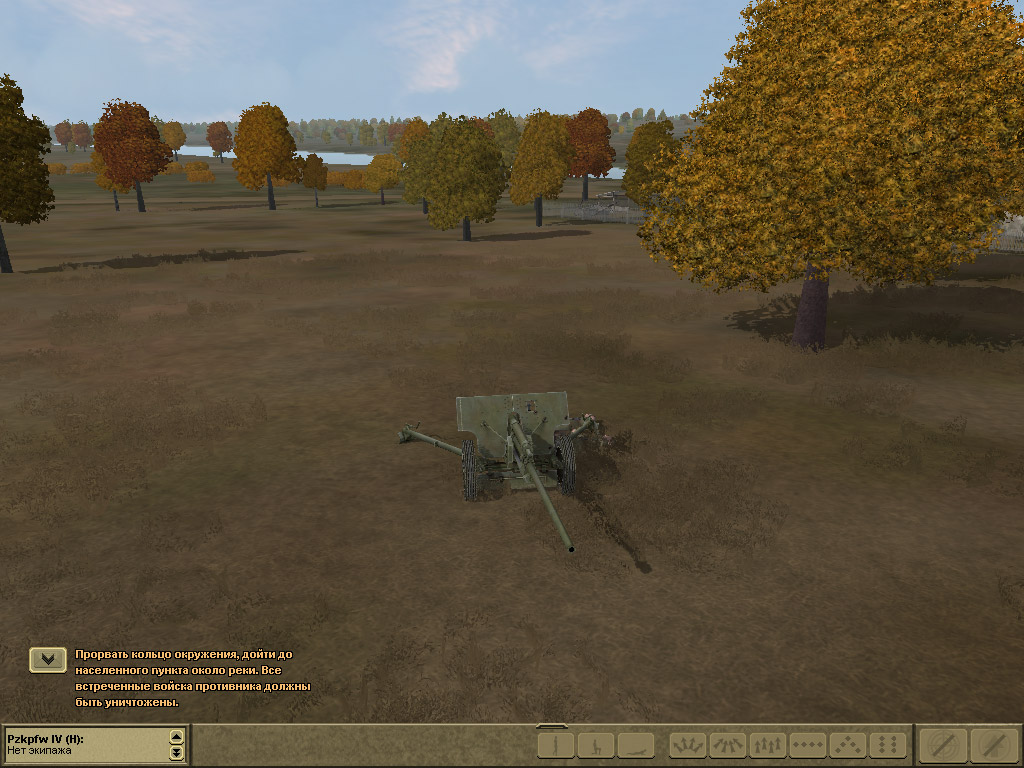Activate the parallel upward arrows formation

click(768, 745)
